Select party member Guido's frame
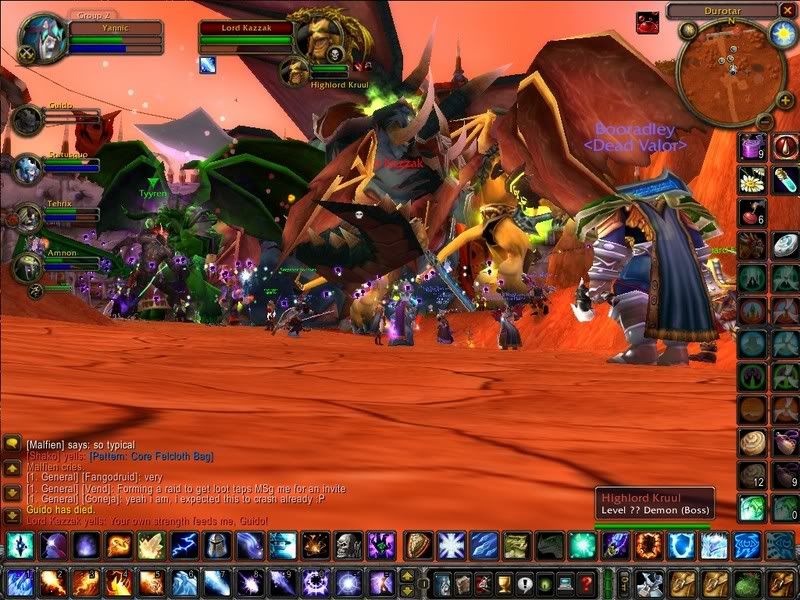 point(27,120)
